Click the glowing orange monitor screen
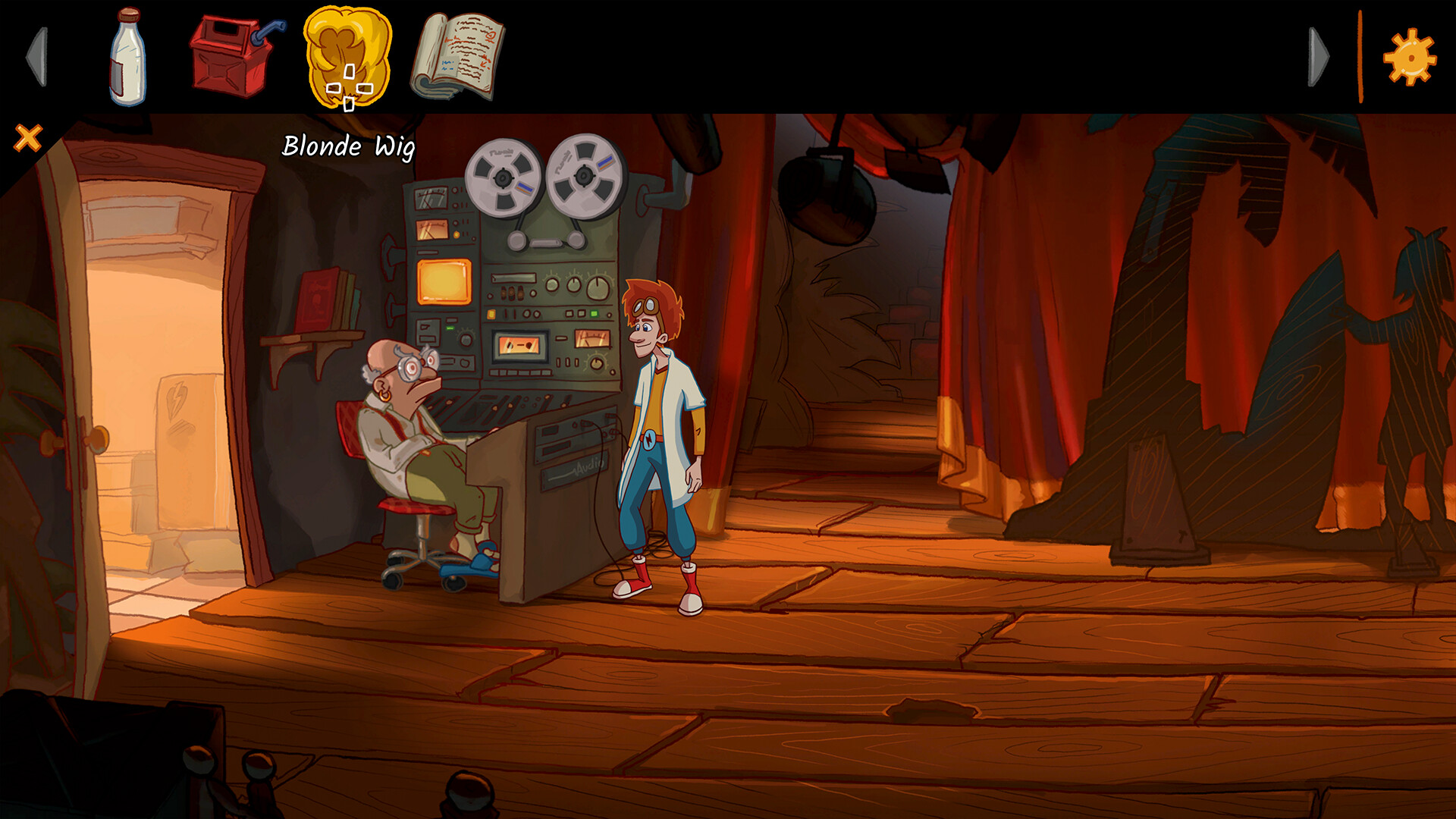The width and height of the screenshot is (1456, 819). 444,281
